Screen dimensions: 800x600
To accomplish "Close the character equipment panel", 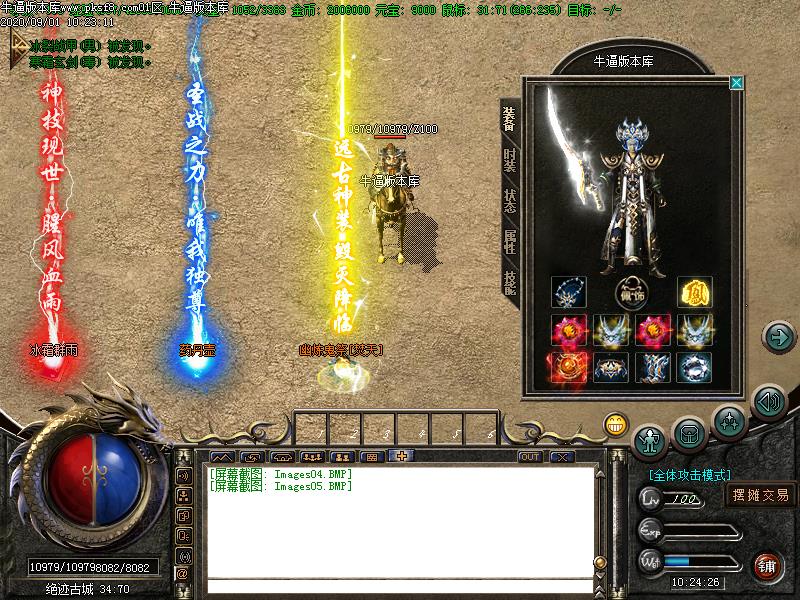I will (x=737, y=83).
